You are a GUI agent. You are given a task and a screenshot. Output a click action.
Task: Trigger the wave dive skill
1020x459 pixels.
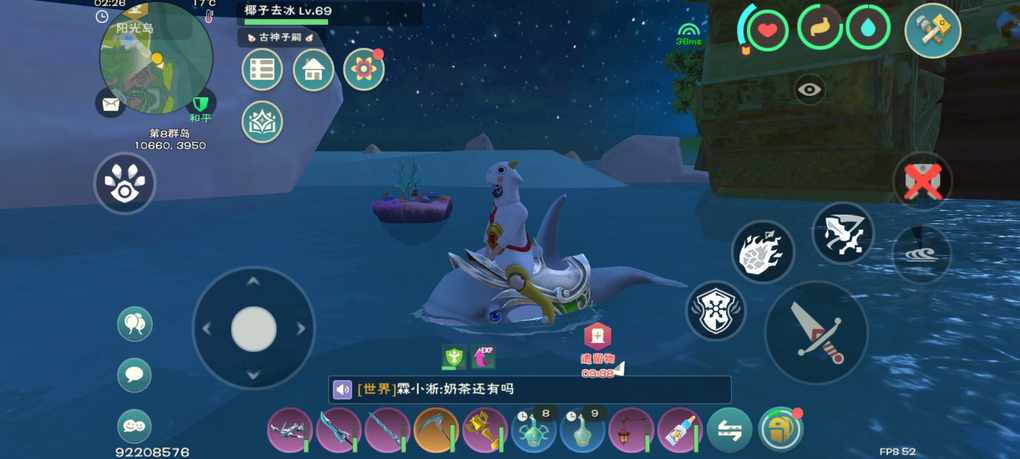pyautogui.click(x=921, y=251)
